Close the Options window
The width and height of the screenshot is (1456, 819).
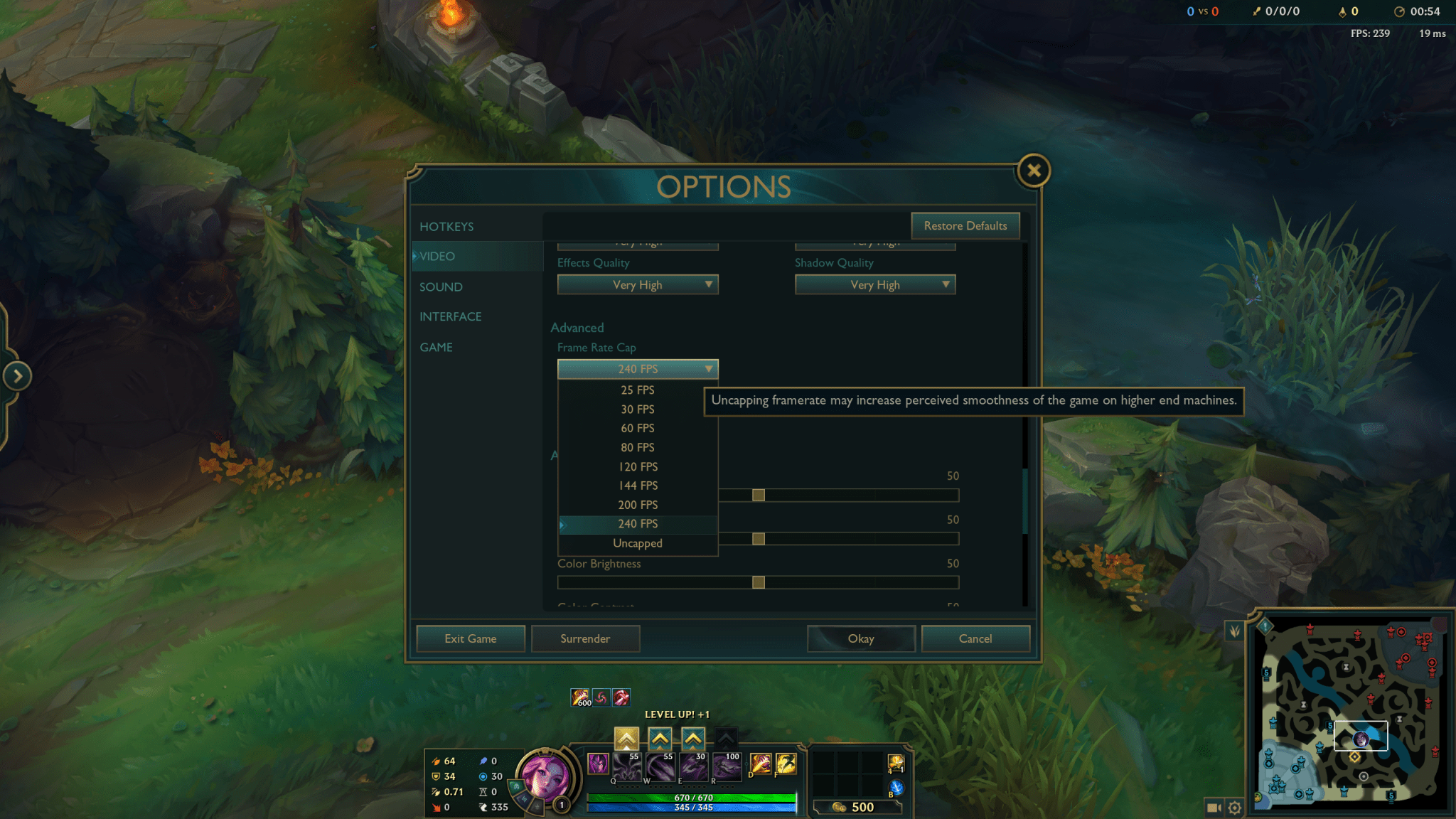pyautogui.click(x=1033, y=171)
